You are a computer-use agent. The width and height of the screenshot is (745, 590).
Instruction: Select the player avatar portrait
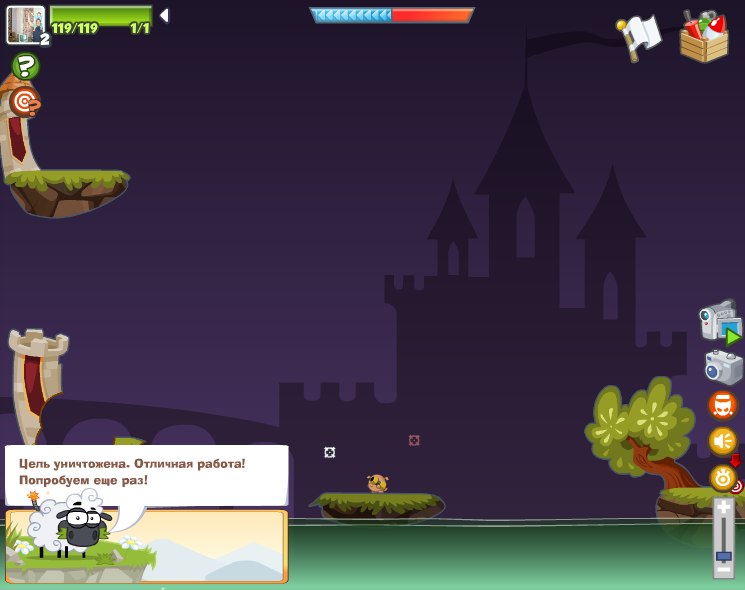[26, 24]
